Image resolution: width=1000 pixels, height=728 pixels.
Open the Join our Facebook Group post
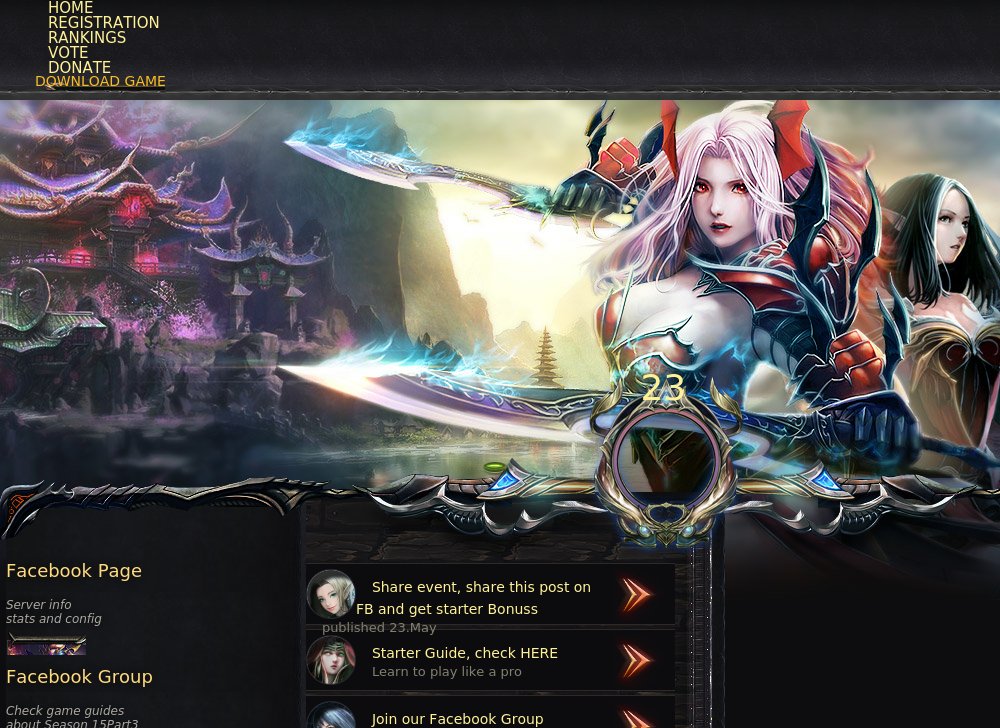(457, 719)
